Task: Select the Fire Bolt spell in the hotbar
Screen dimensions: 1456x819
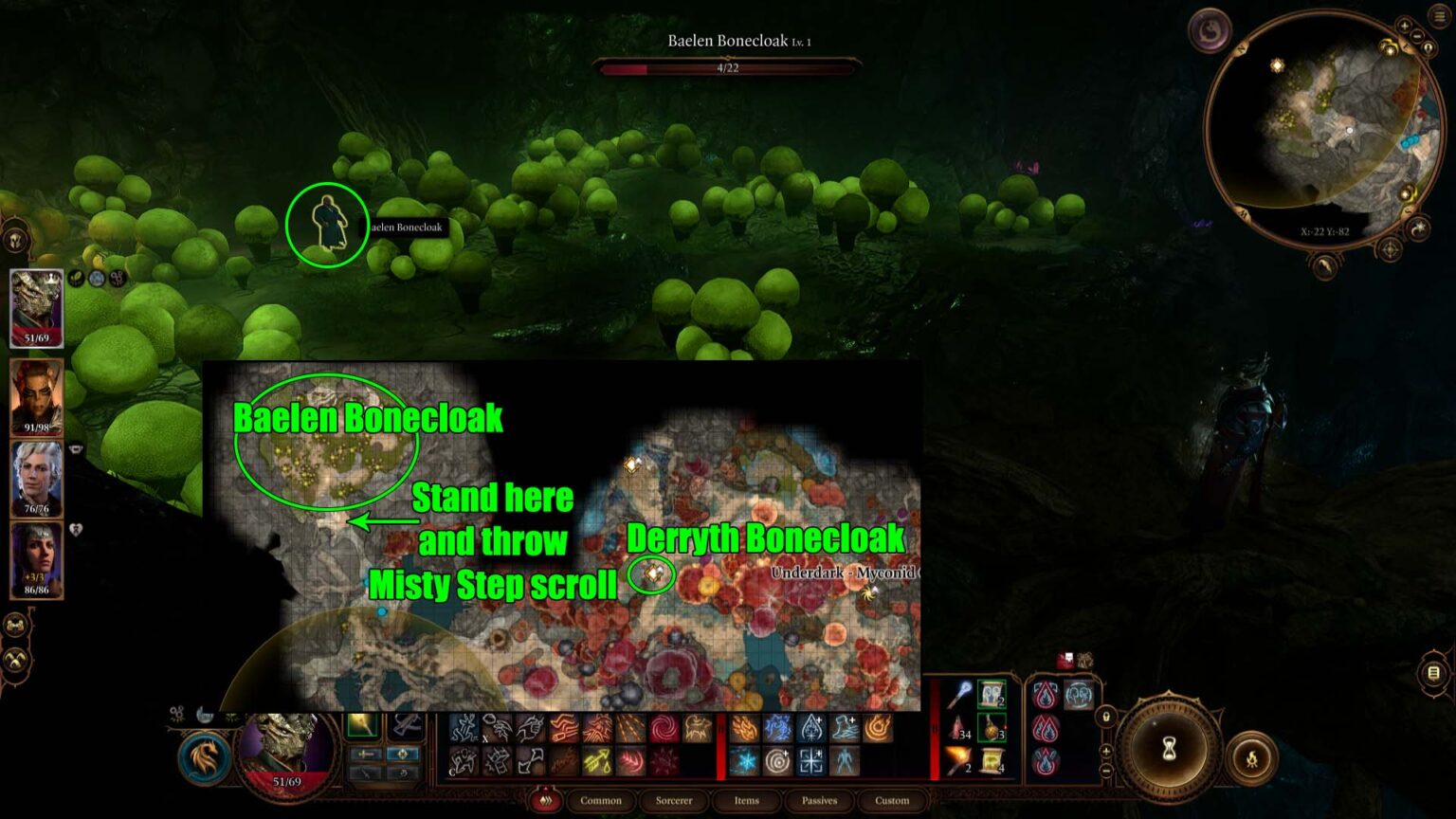Action: (x=746, y=729)
